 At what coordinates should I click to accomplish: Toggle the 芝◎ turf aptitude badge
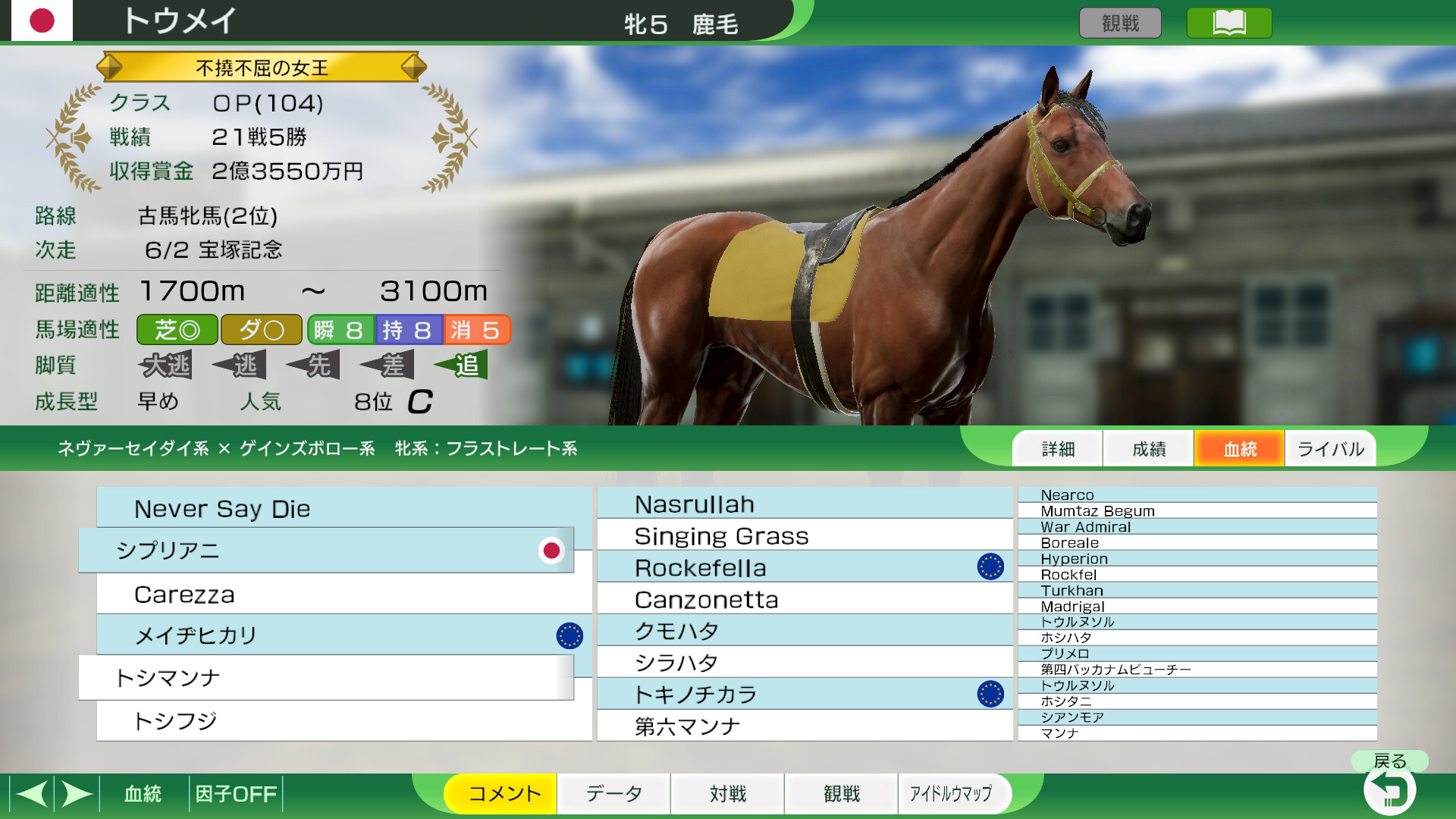(x=176, y=330)
